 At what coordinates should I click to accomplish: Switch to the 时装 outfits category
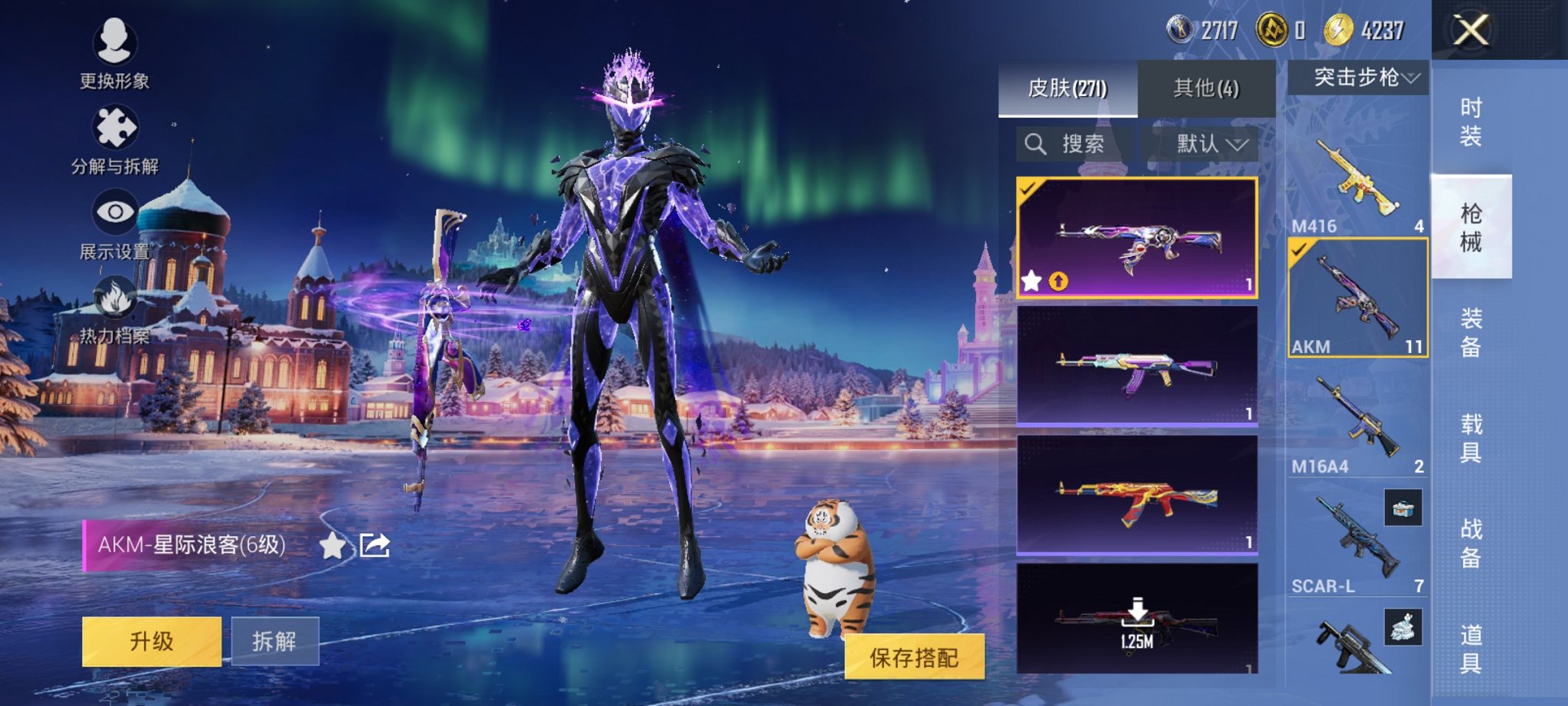pos(1471,122)
